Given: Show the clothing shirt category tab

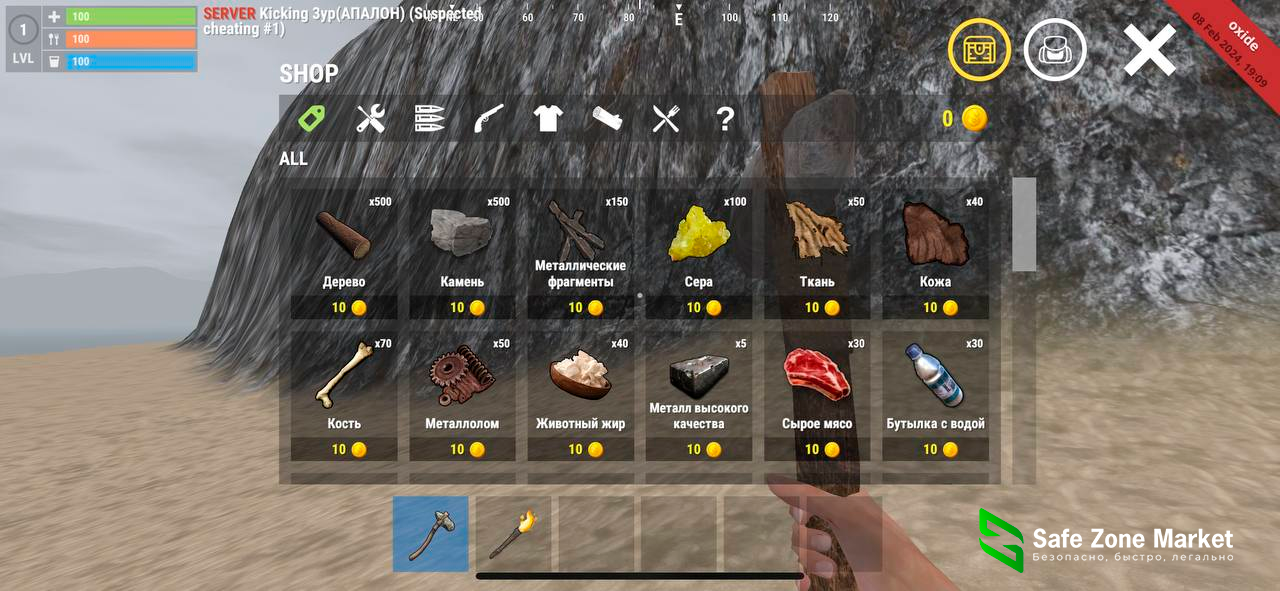Looking at the screenshot, I should pos(548,119).
